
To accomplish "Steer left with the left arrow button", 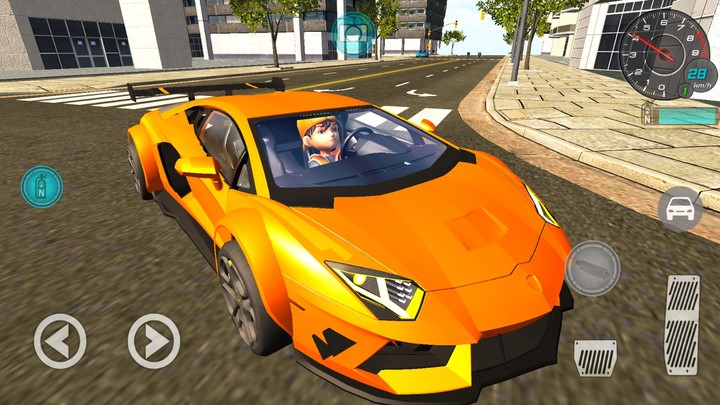I will click(x=60, y=341).
